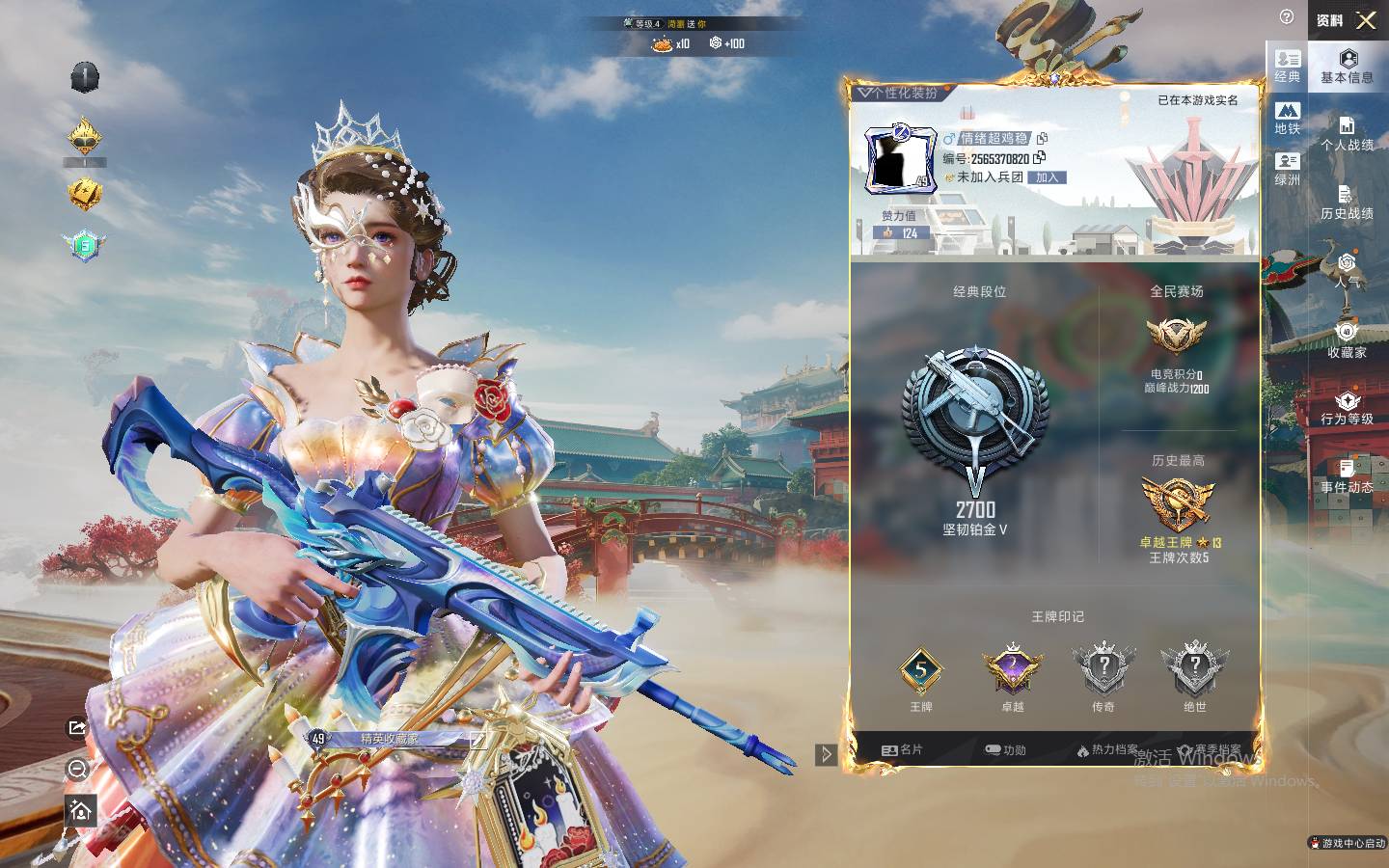Open 个性化装扮 personalization
The height and width of the screenshot is (868, 1389).
[899, 93]
